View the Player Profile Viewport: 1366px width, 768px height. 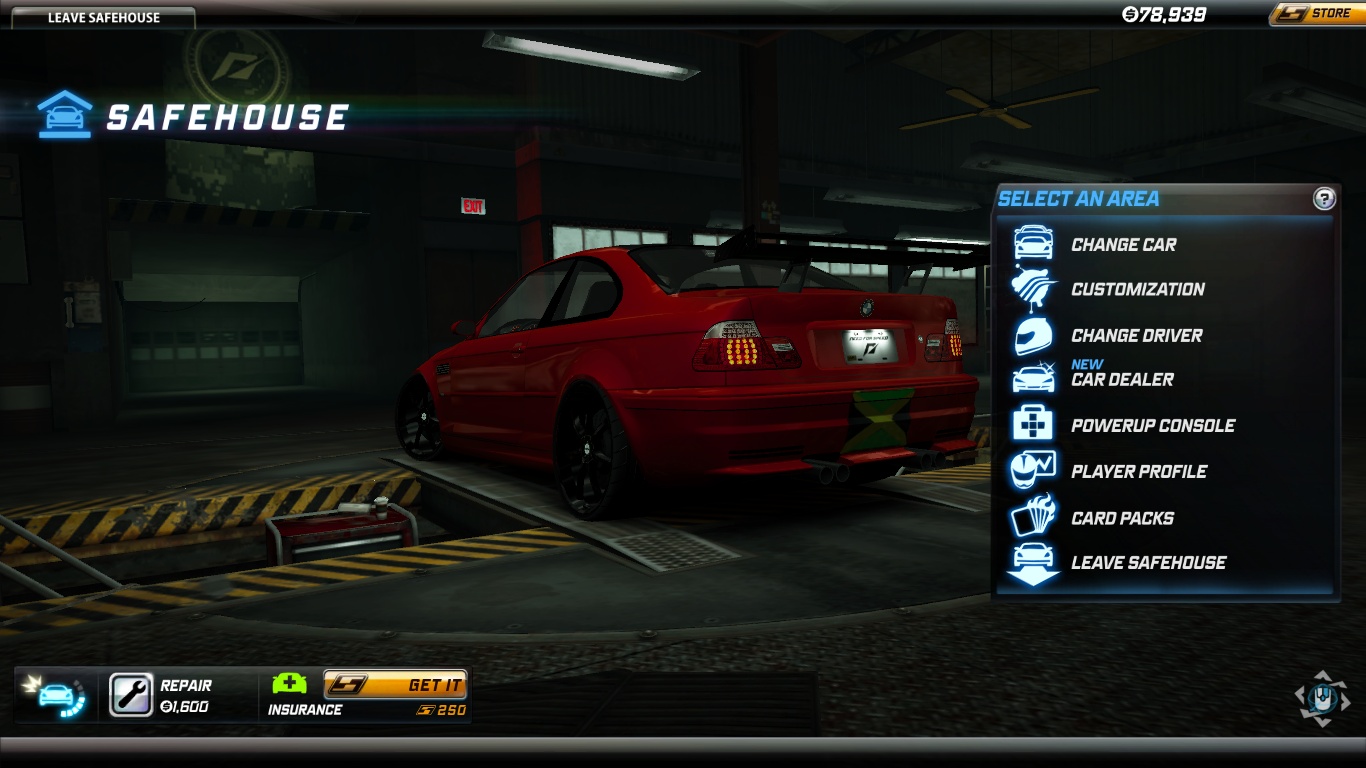click(x=1139, y=471)
